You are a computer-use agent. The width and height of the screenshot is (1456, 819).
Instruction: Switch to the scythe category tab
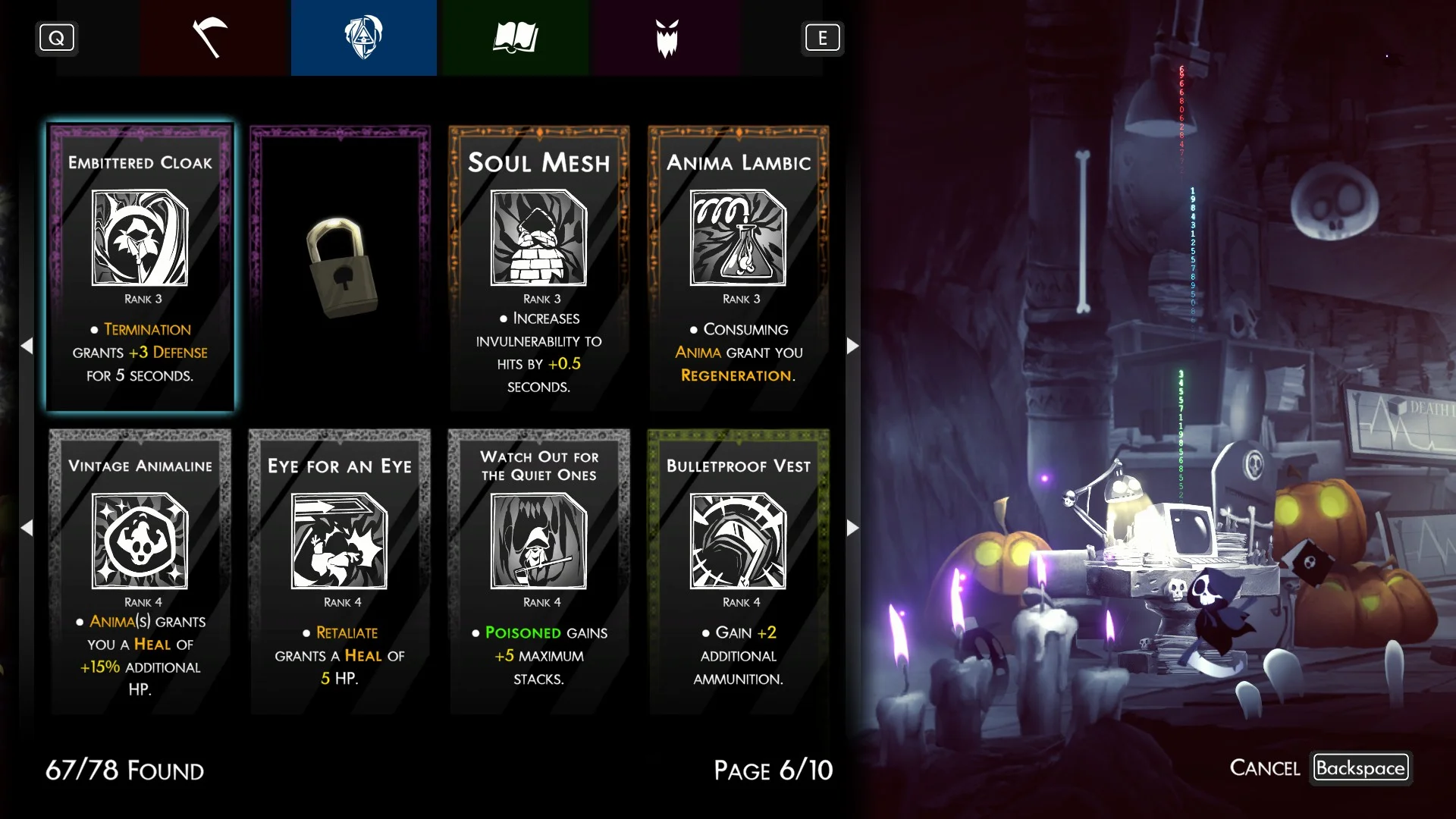point(212,38)
